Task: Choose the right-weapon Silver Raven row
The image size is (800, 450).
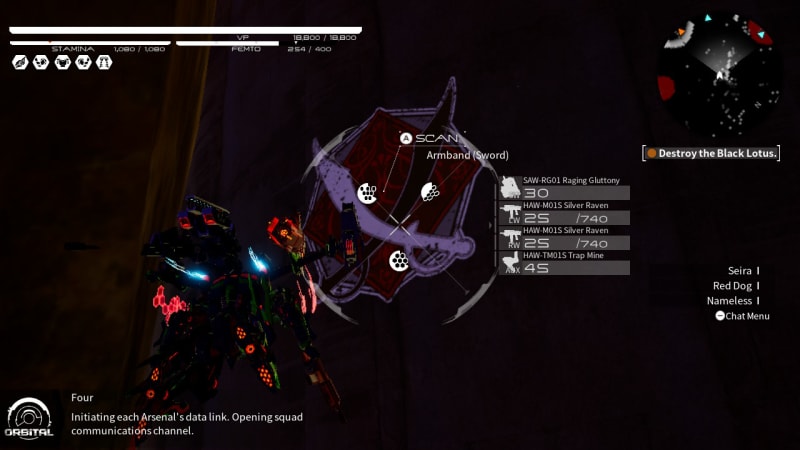Action: pos(566,237)
